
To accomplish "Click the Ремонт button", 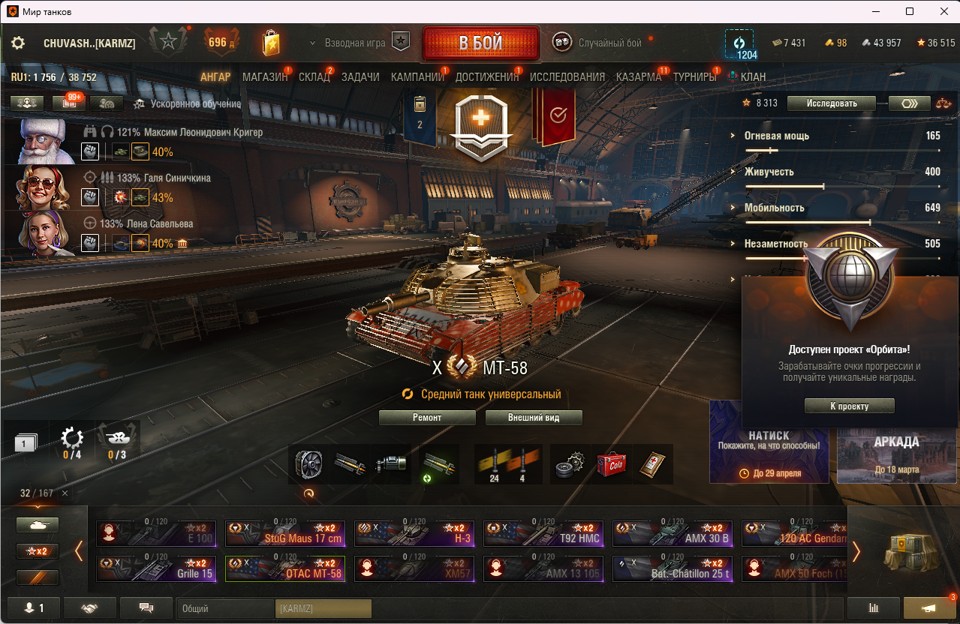I will pos(427,417).
